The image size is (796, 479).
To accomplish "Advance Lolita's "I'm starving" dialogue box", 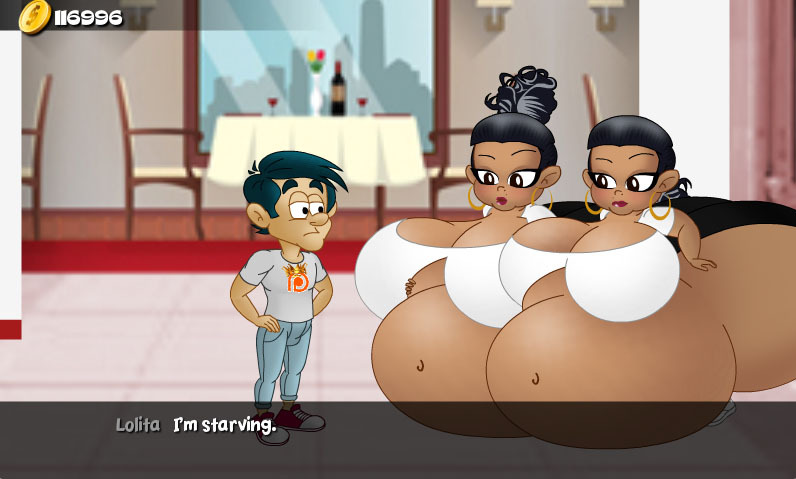I will 398,439.
